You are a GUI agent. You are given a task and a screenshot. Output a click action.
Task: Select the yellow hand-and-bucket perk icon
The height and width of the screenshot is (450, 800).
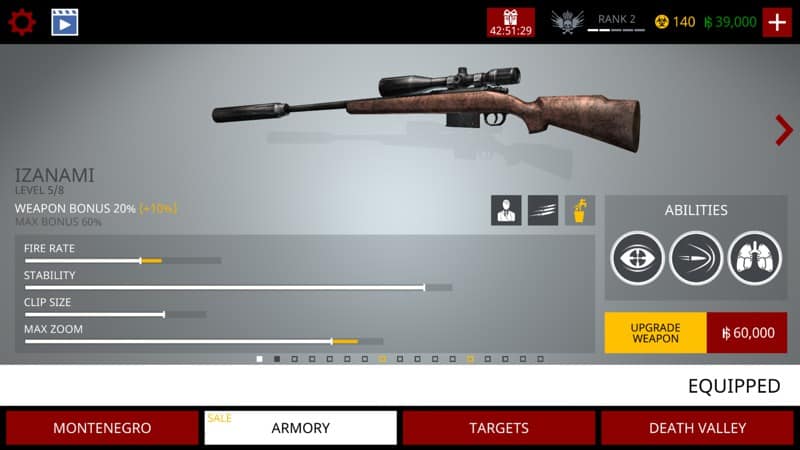pos(580,210)
